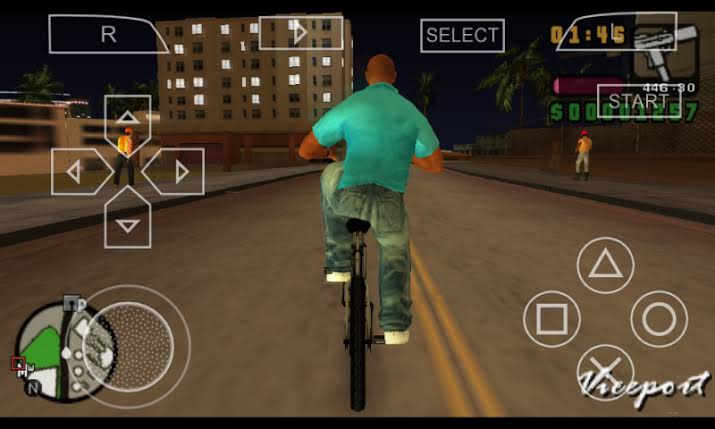This screenshot has width=715, height=429.
Task: Tap the D-pad right arrow
Action: pyautogui.click(x=178, y=171)
